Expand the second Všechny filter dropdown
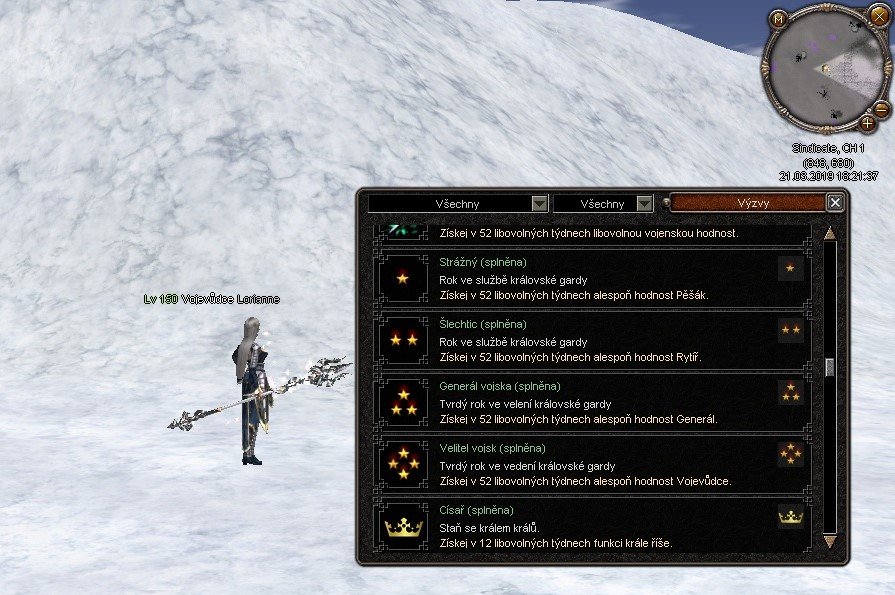The width and height of the screenshot is (895, 595). (x=645, y=204)
